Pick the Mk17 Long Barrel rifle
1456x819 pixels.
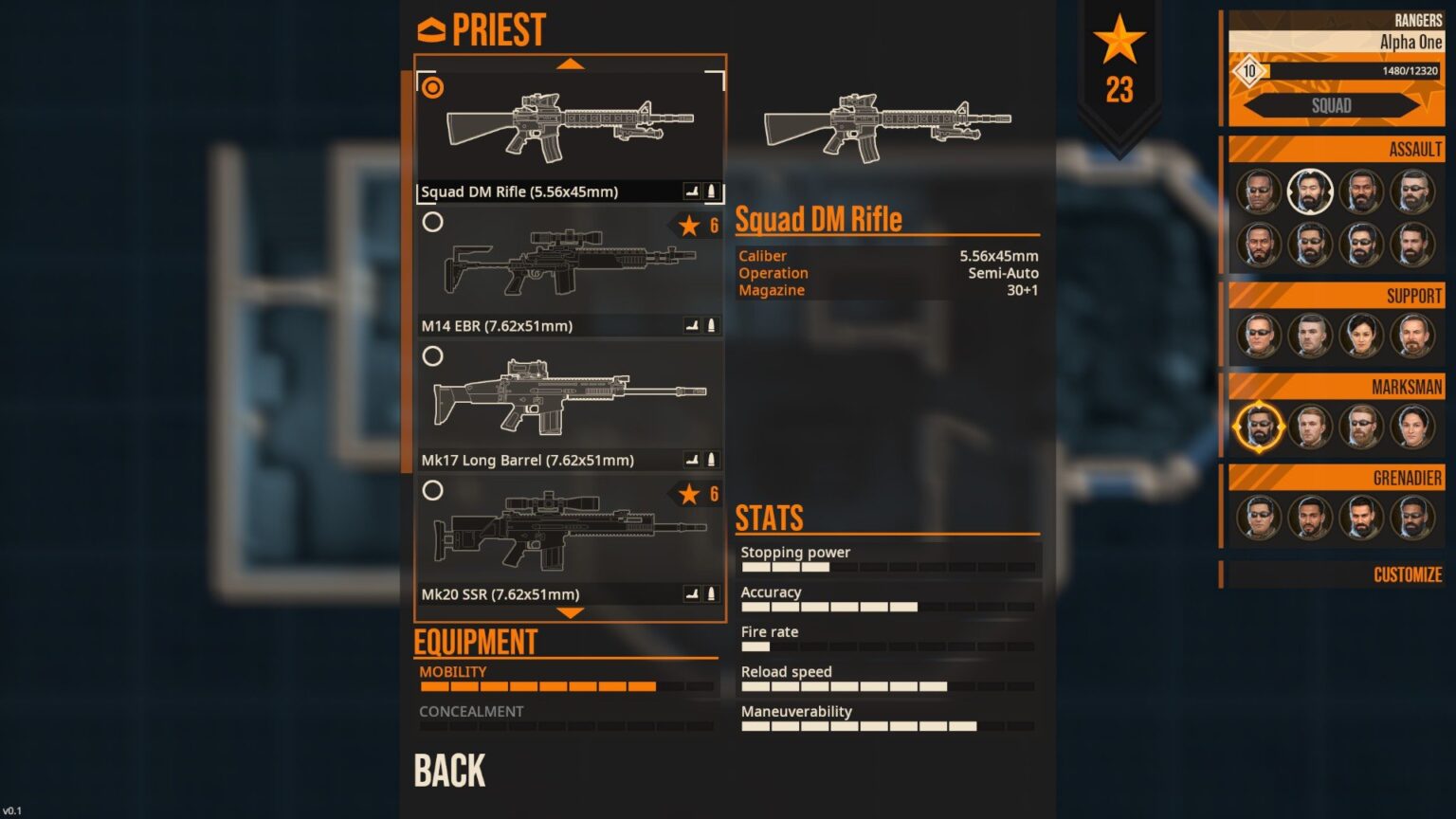[570, 405]
